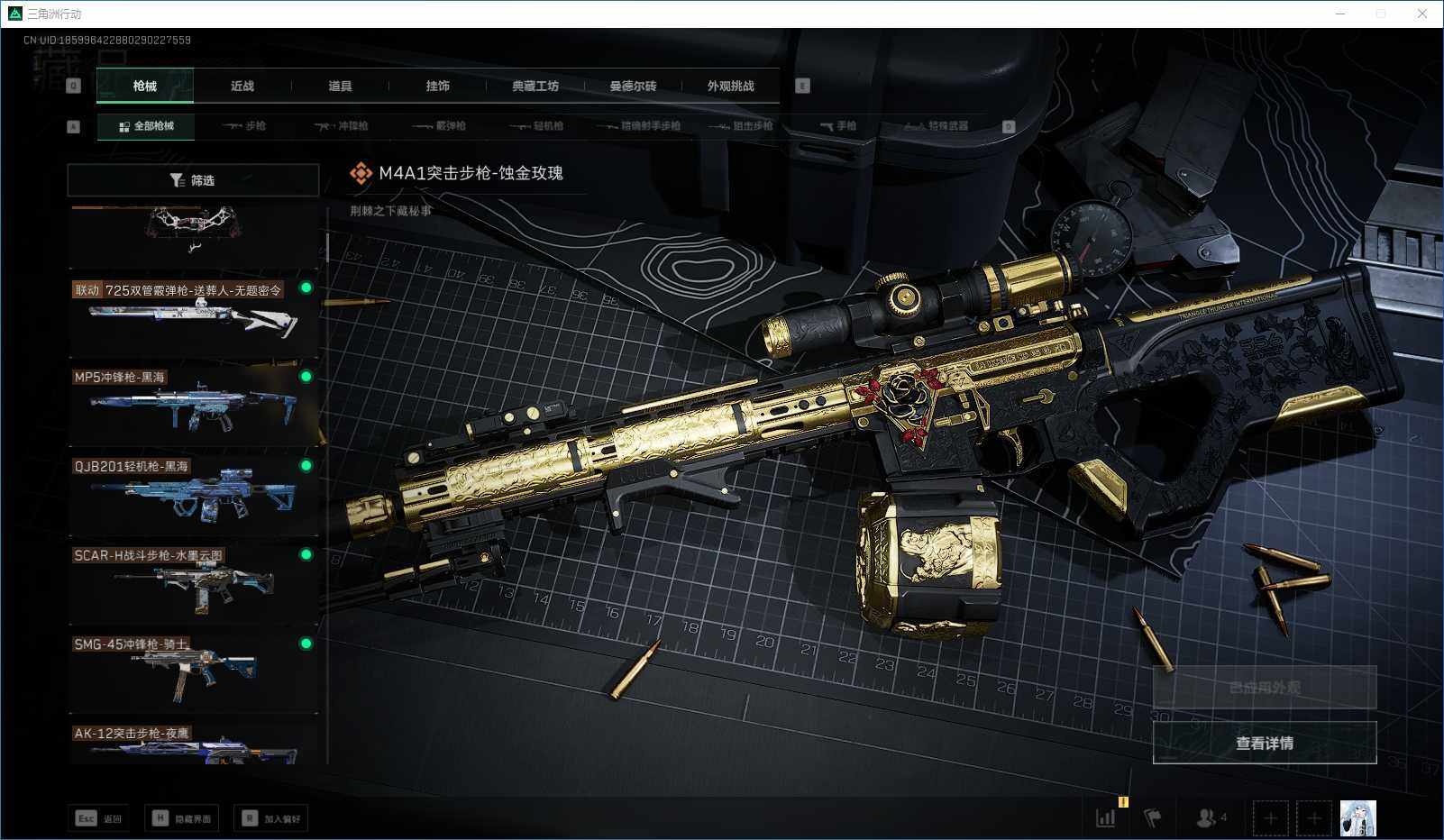Select the 725双管霰弹枪 skin entry

pos(193,314)
